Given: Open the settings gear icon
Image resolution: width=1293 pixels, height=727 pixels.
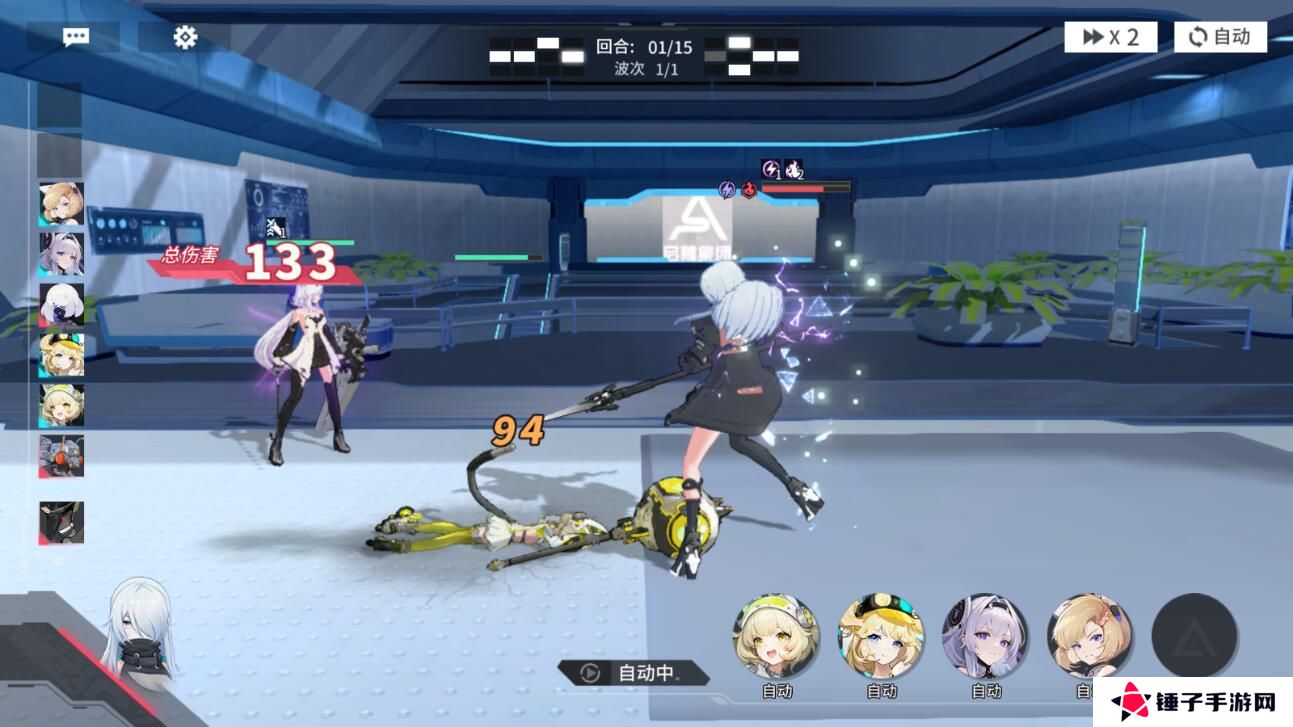Looking at the screenshot, I should coord(184,36).
